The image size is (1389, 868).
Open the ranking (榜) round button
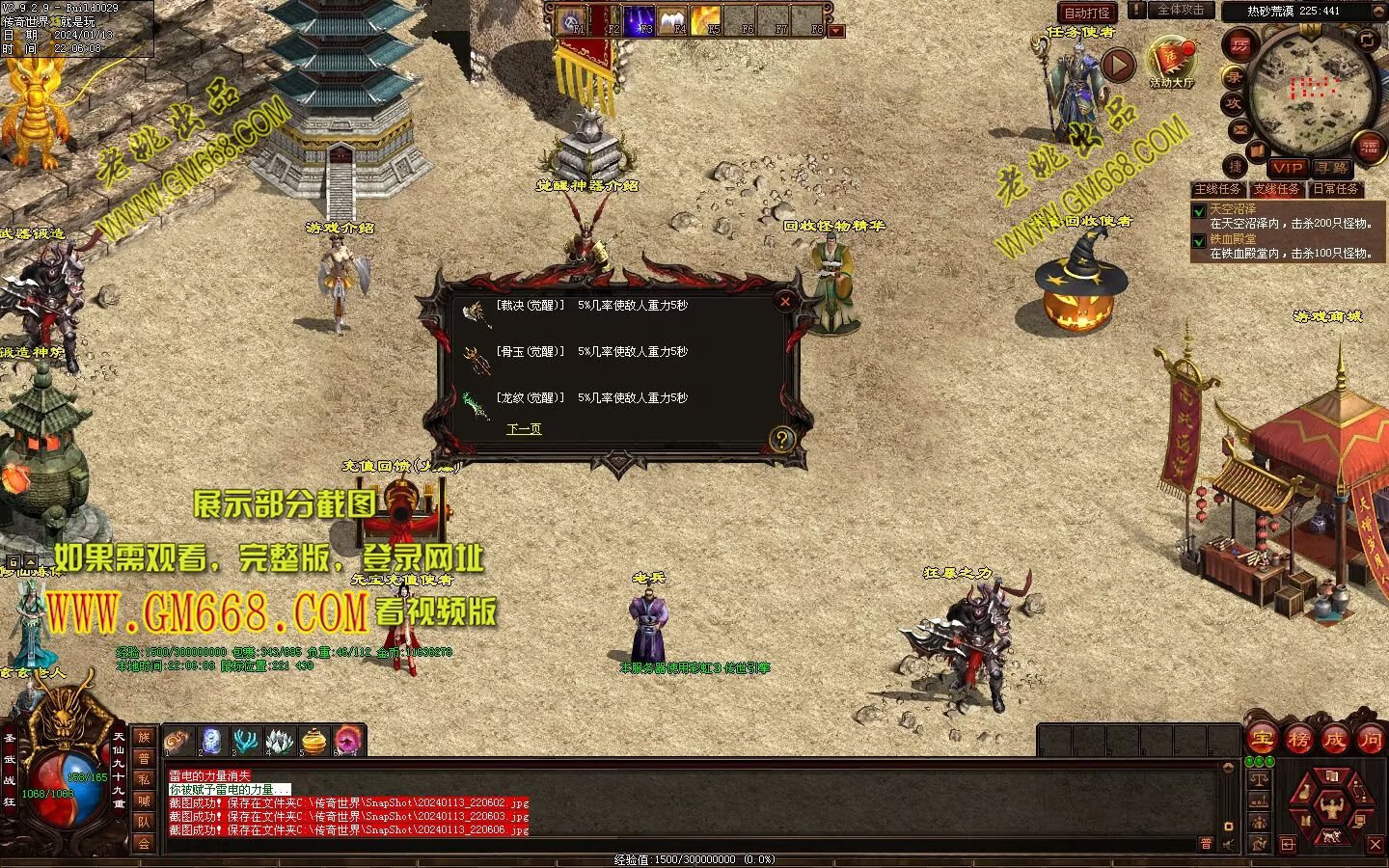pyautogui.click(x=1298, y=740)
